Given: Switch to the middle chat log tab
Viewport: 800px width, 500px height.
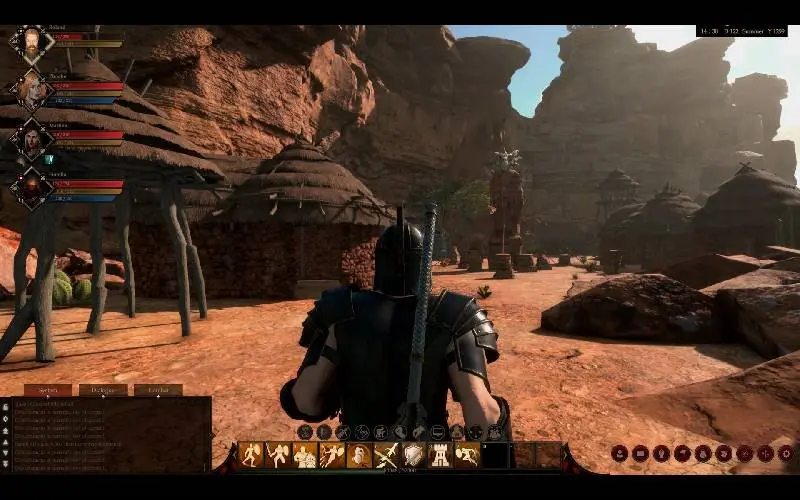Looking at the screenshot, I should (x=103, y=390).
